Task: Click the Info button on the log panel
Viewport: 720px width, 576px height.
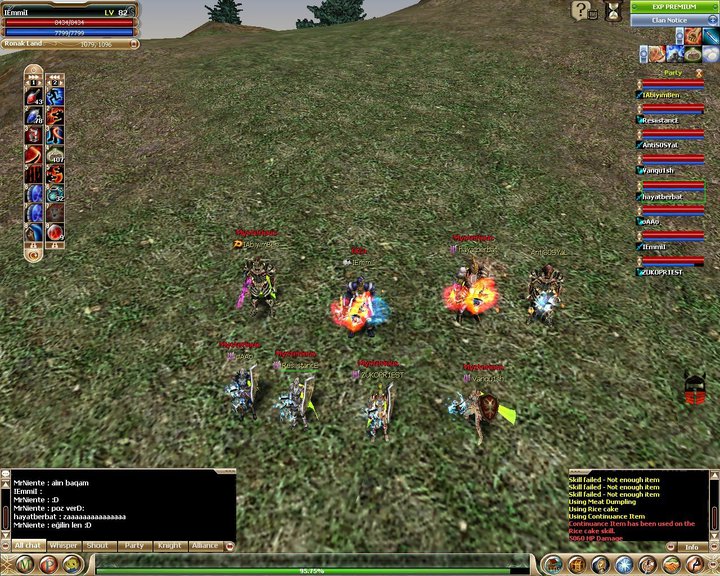Action: [x=692, y=548]
